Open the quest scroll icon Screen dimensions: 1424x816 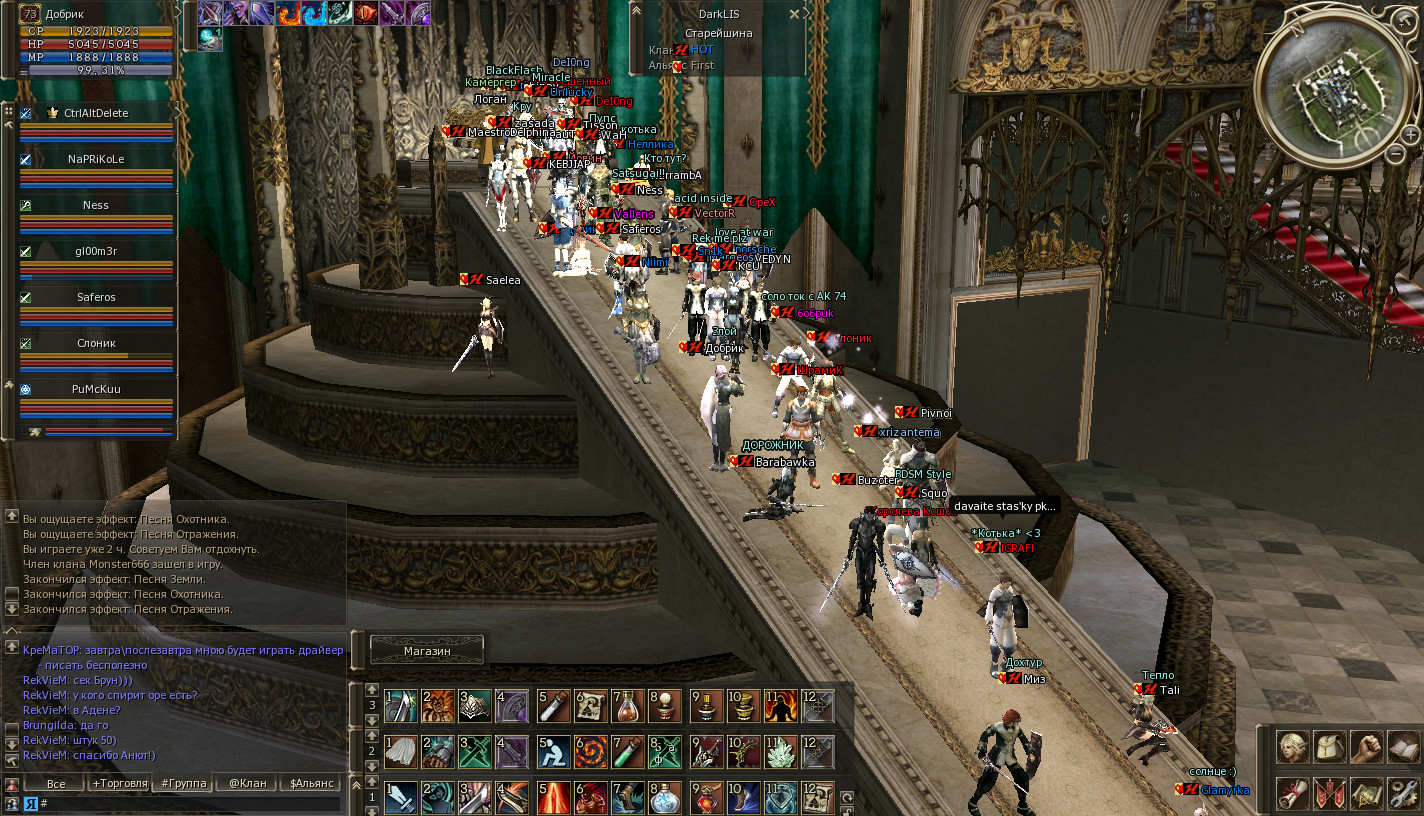coord(1291,792)
